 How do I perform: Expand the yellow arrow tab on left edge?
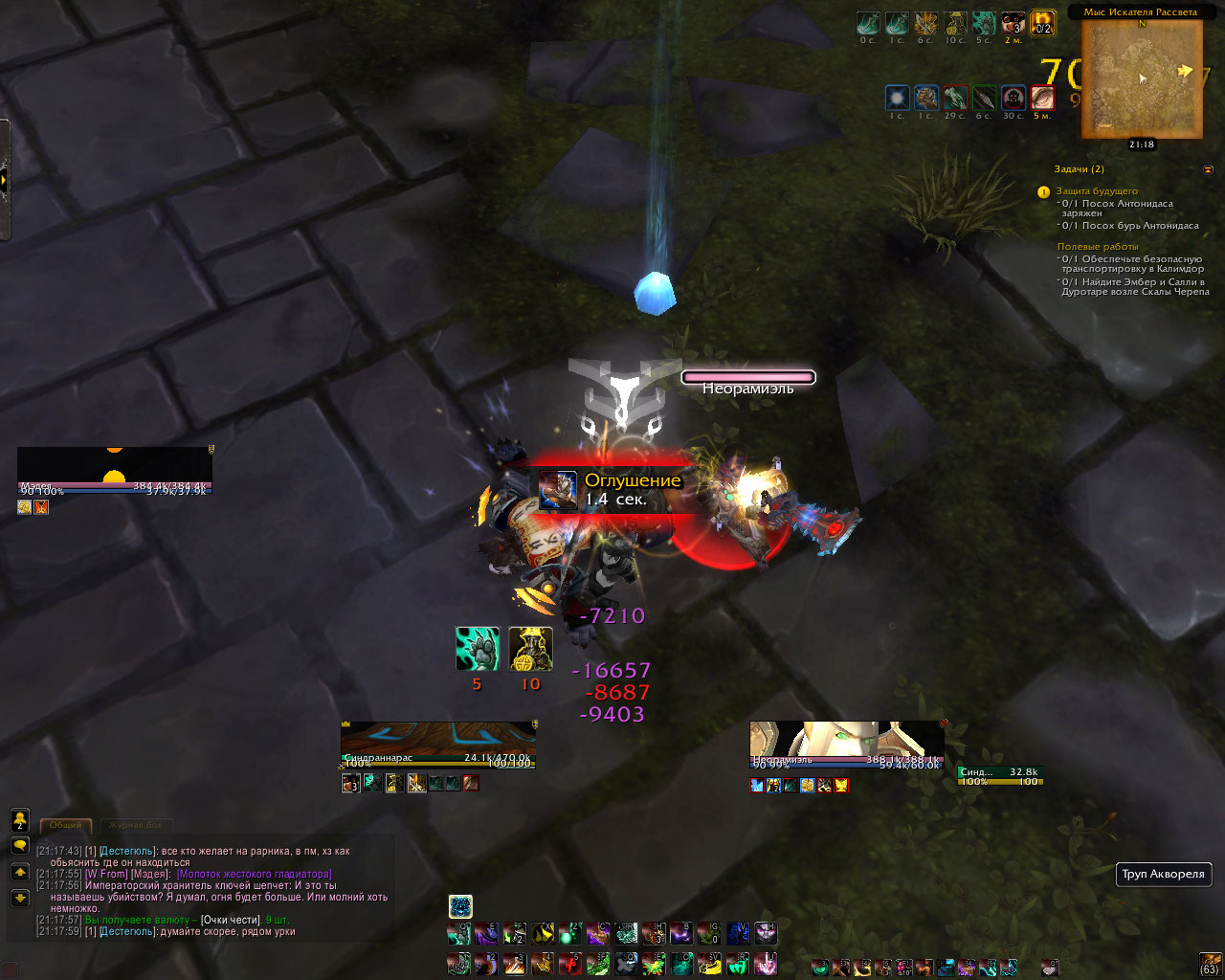click(5, 180)
